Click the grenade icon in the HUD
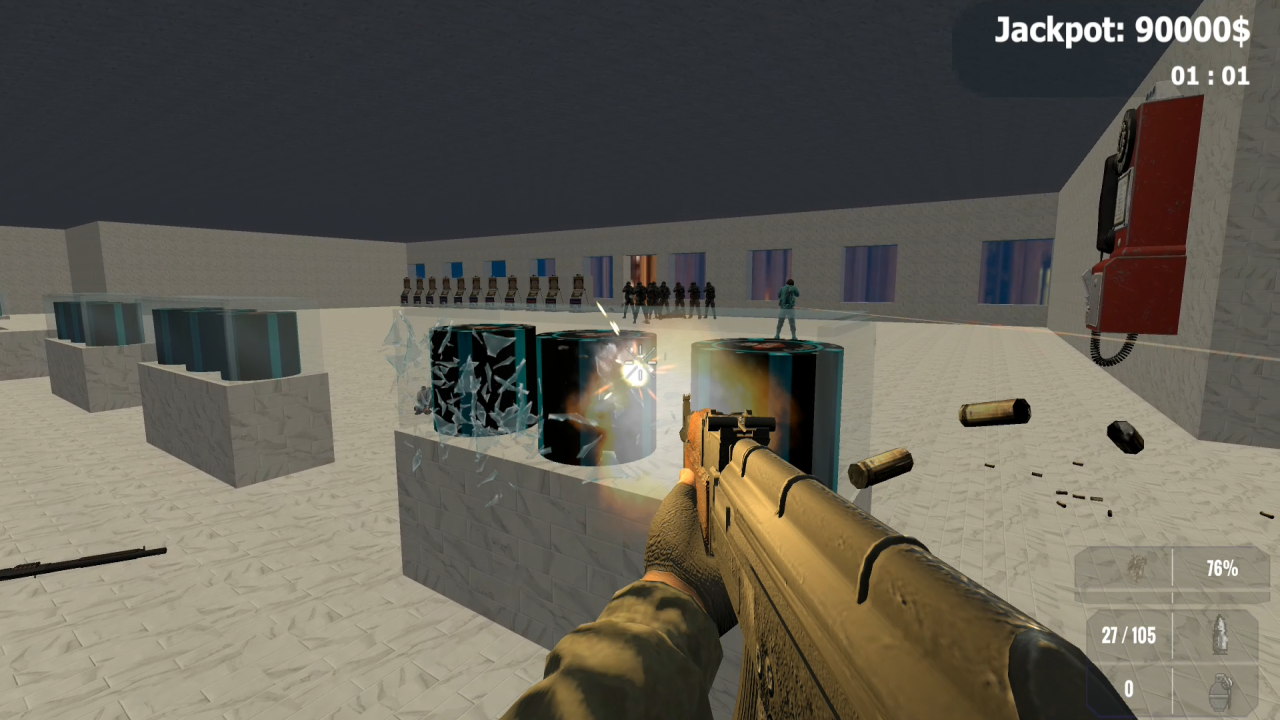Image resolution: width=1280 pixels, height=720 pixels. tap(1220, 690)
